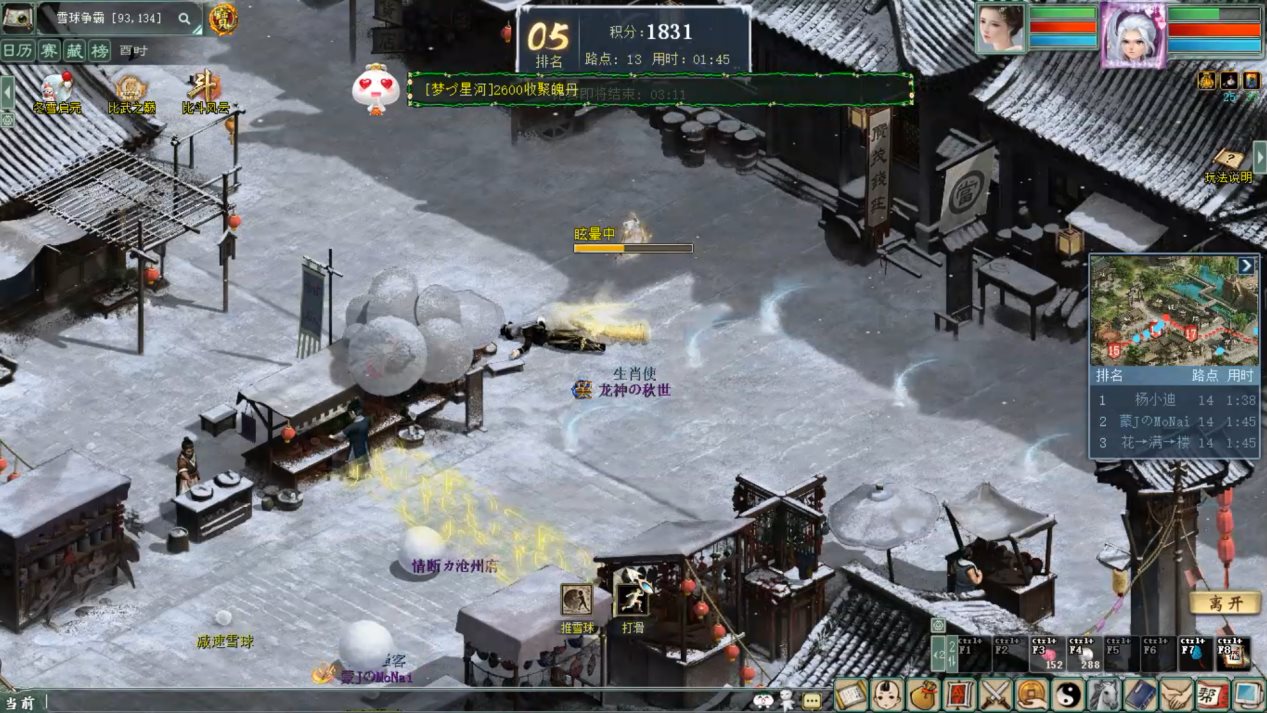
Task: Open the 榜 rankings button
Action: pyautogui.click(x=99, y=50)
